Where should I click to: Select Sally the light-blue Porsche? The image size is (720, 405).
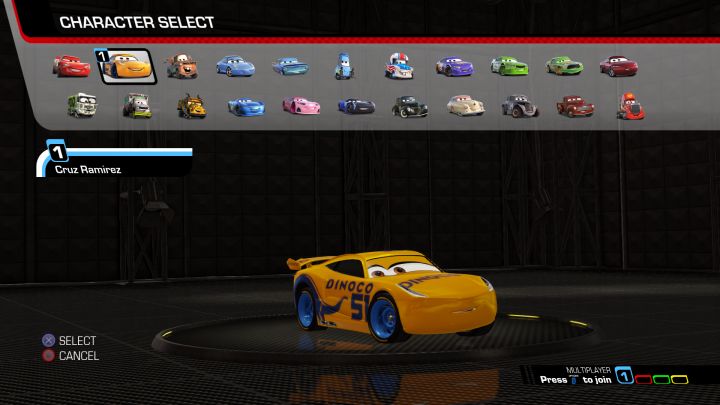tap(235, 66)
